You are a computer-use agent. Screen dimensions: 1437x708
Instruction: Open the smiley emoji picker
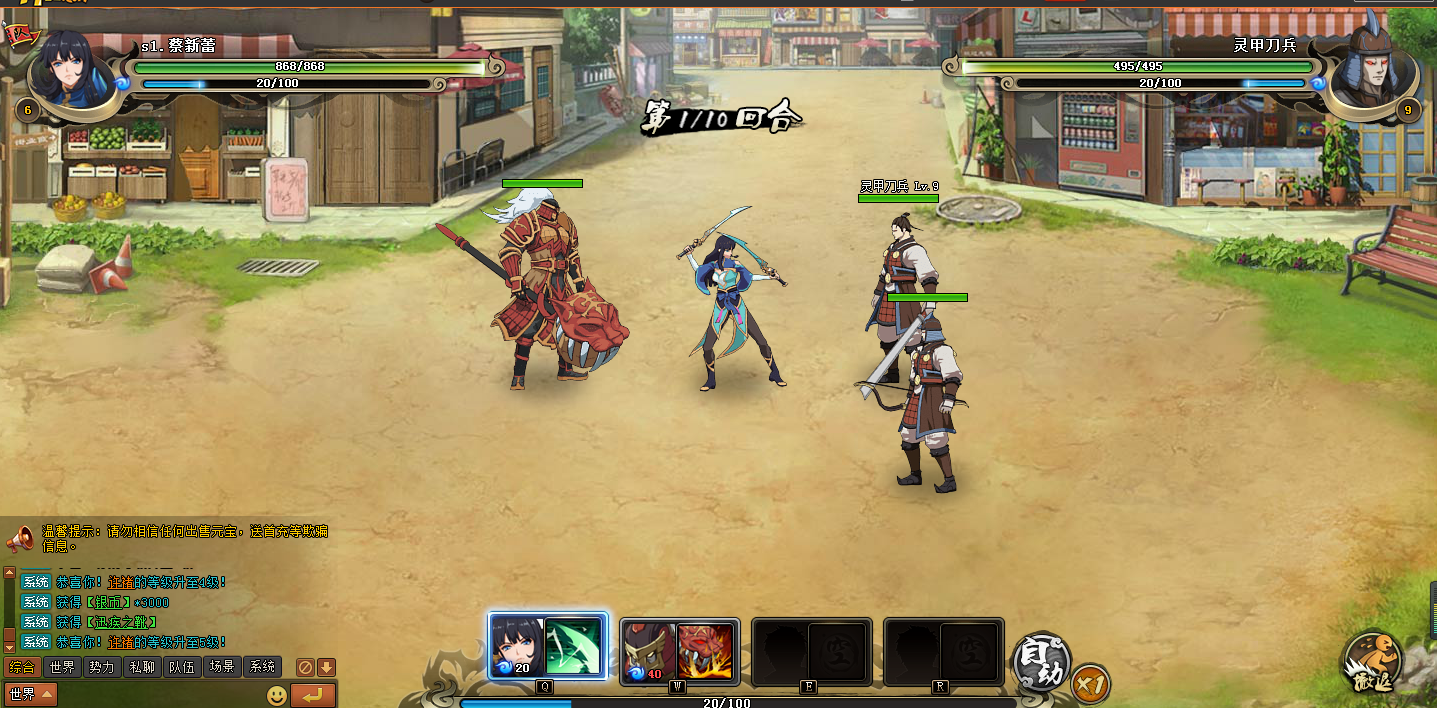[x=277, y=695]
